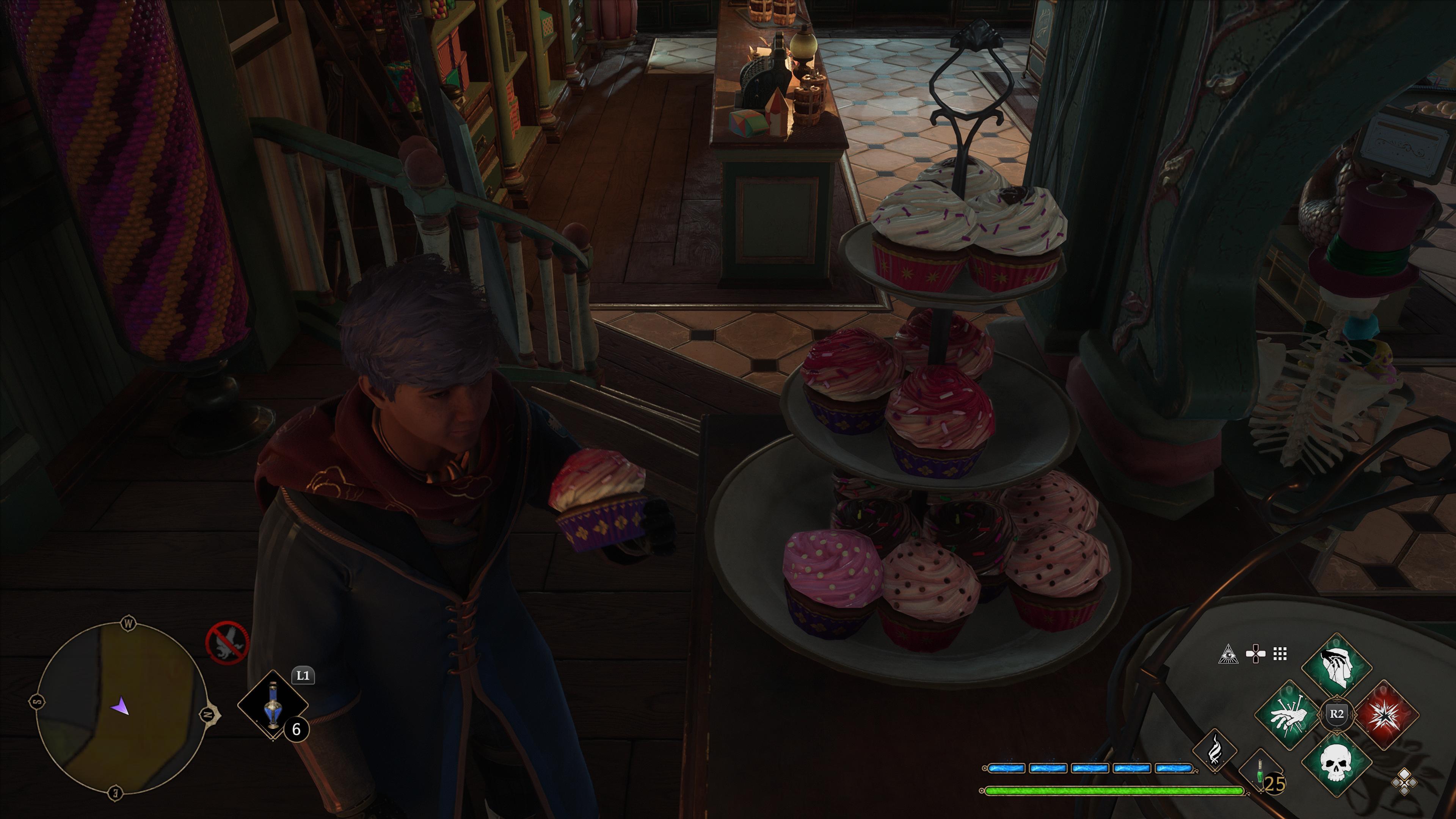The width and height of the screenshot is (1456, 819).
Task: Use the blue potion tool slot
Action: pos(273,705)
